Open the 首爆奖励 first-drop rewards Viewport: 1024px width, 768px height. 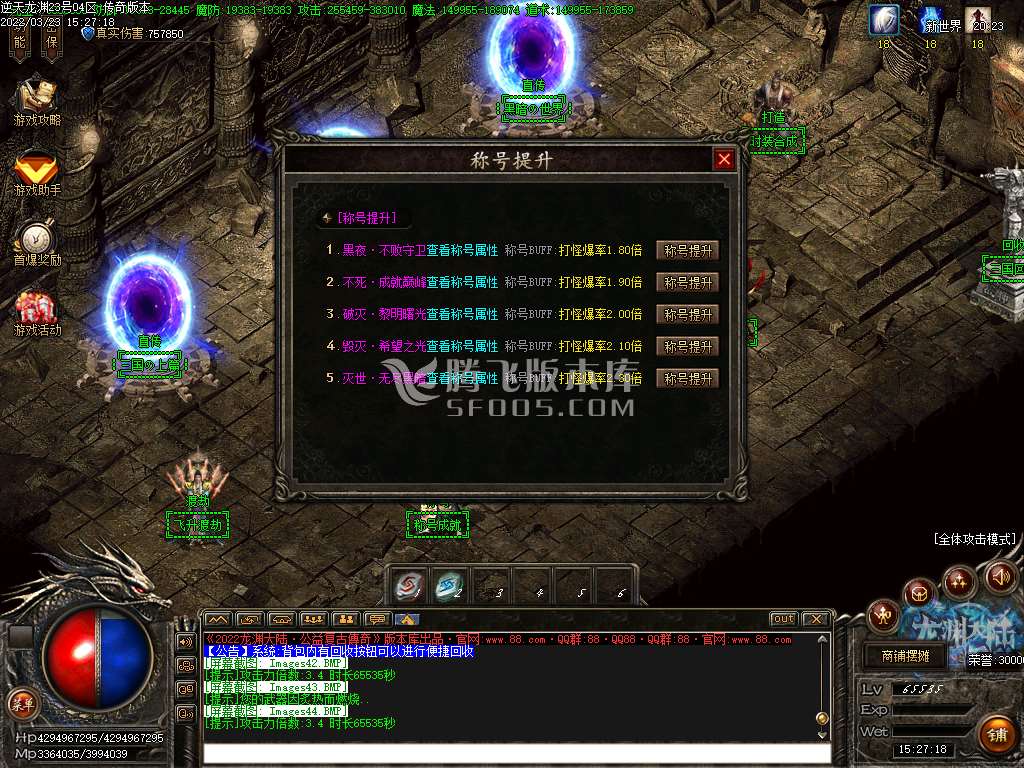click(x=37, y=243)
